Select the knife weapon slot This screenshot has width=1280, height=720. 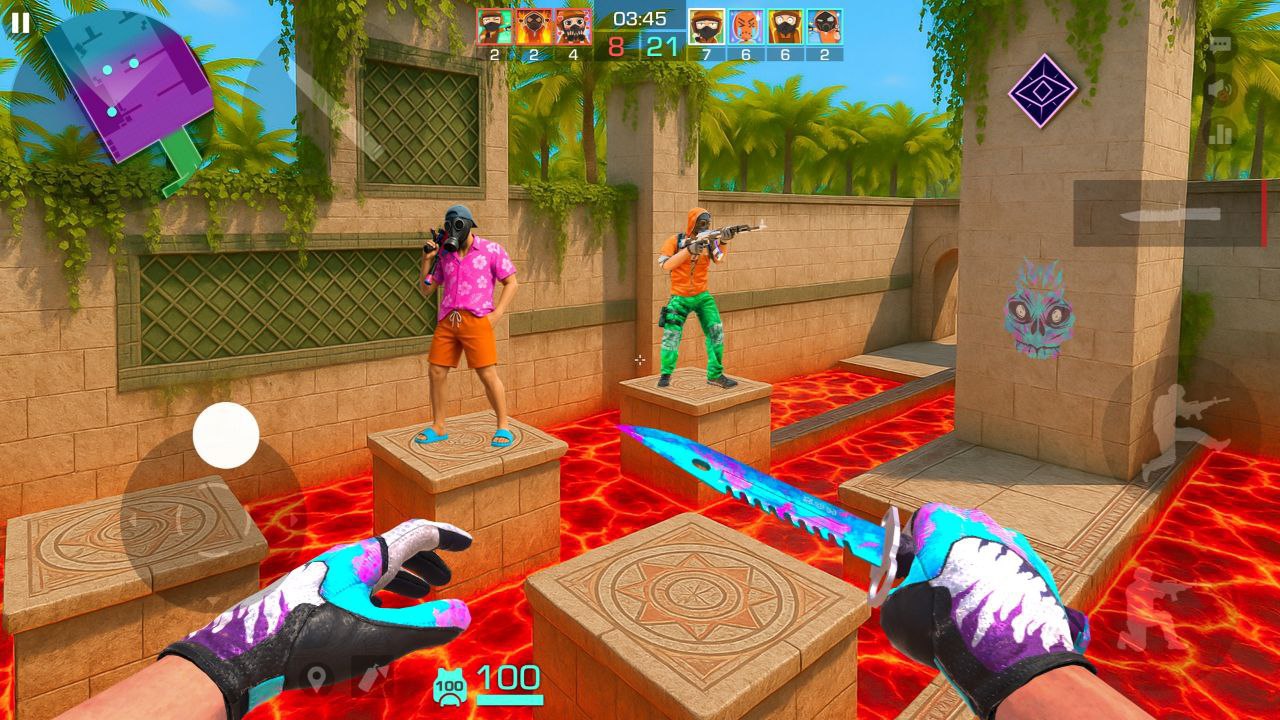[x=1170, y=213]
